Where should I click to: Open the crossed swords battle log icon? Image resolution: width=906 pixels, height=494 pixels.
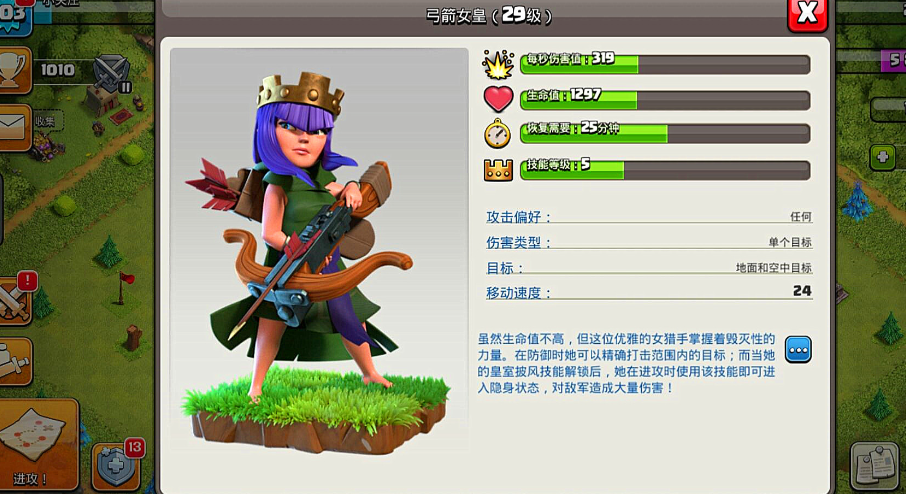click(x=14, y=299)
